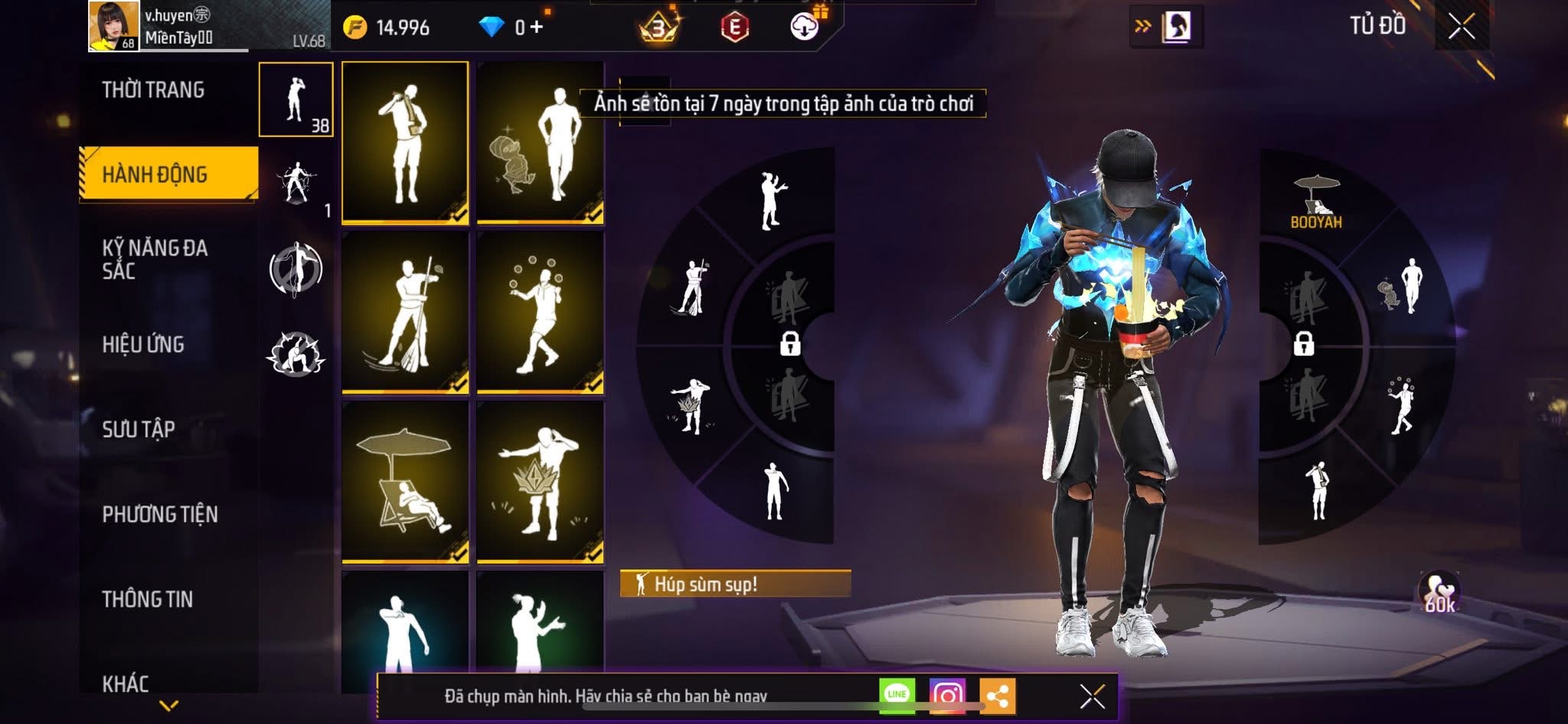Select the sweeping broom emote tile

(x=405, y=313)
